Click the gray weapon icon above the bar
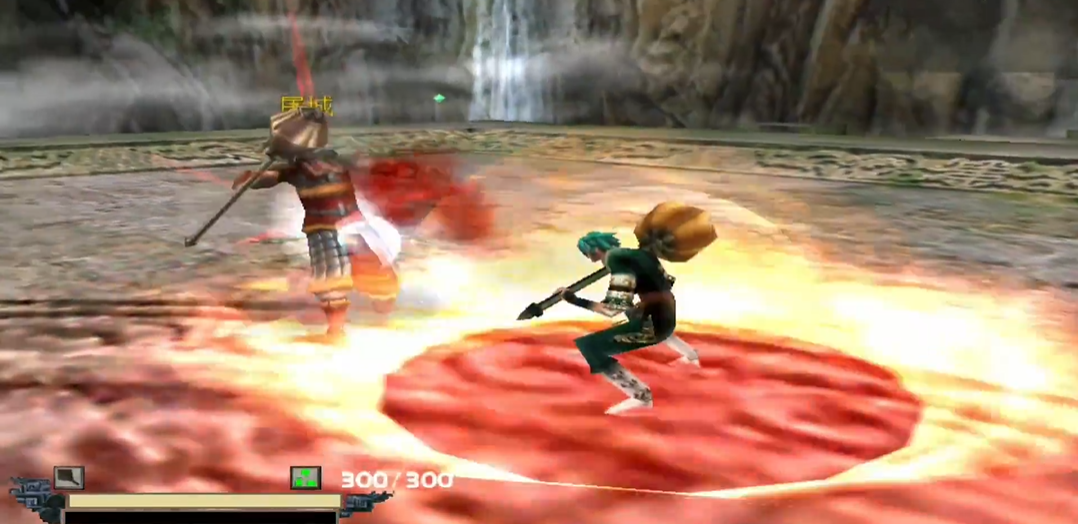The height and width of the screenshot is (524, 1078). [x=69, y=478]
